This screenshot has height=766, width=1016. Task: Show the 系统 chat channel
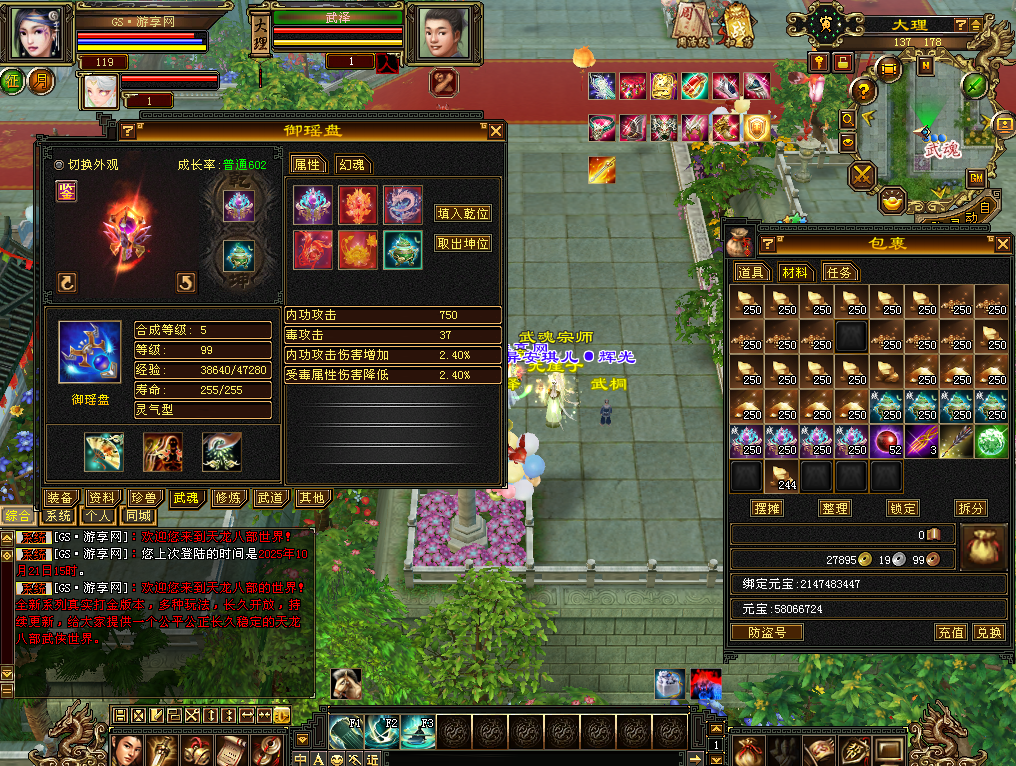(x=58, y=516)
